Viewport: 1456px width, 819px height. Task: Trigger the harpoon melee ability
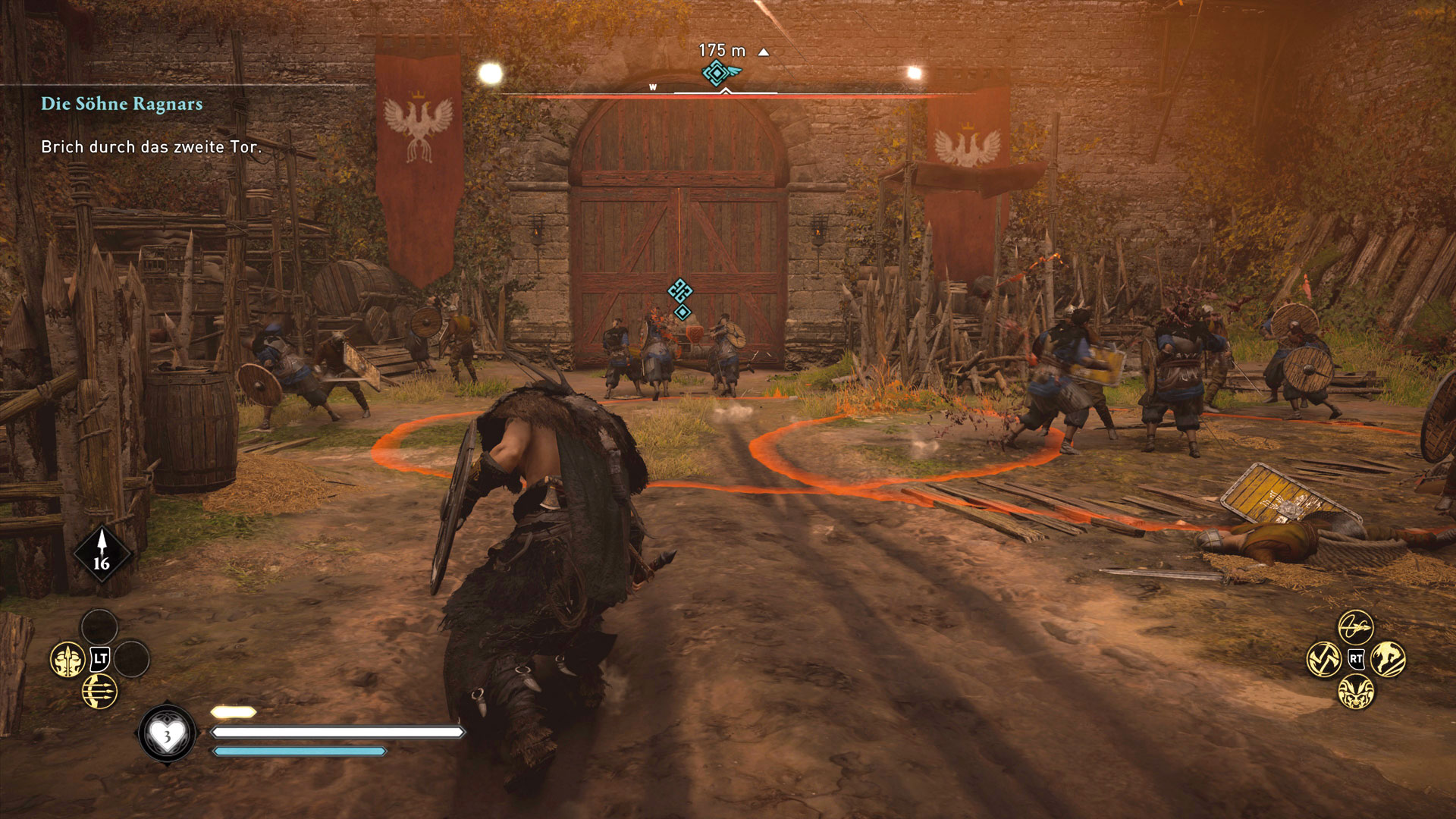pyautogui.click(x=1355, y=628)
